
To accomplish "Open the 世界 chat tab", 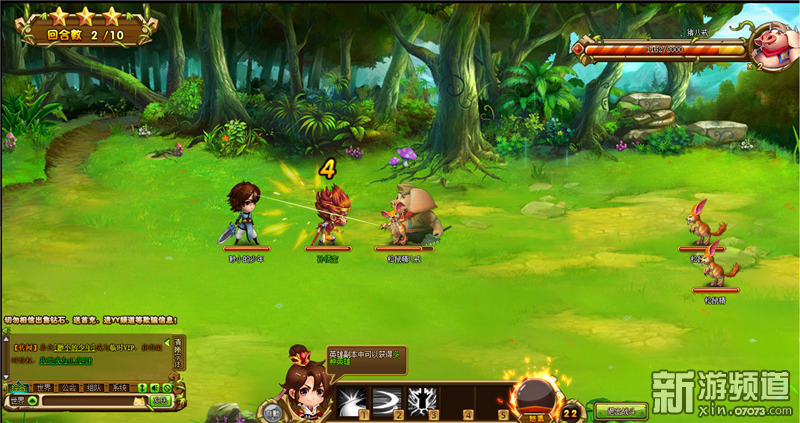I will pos(44,387).
